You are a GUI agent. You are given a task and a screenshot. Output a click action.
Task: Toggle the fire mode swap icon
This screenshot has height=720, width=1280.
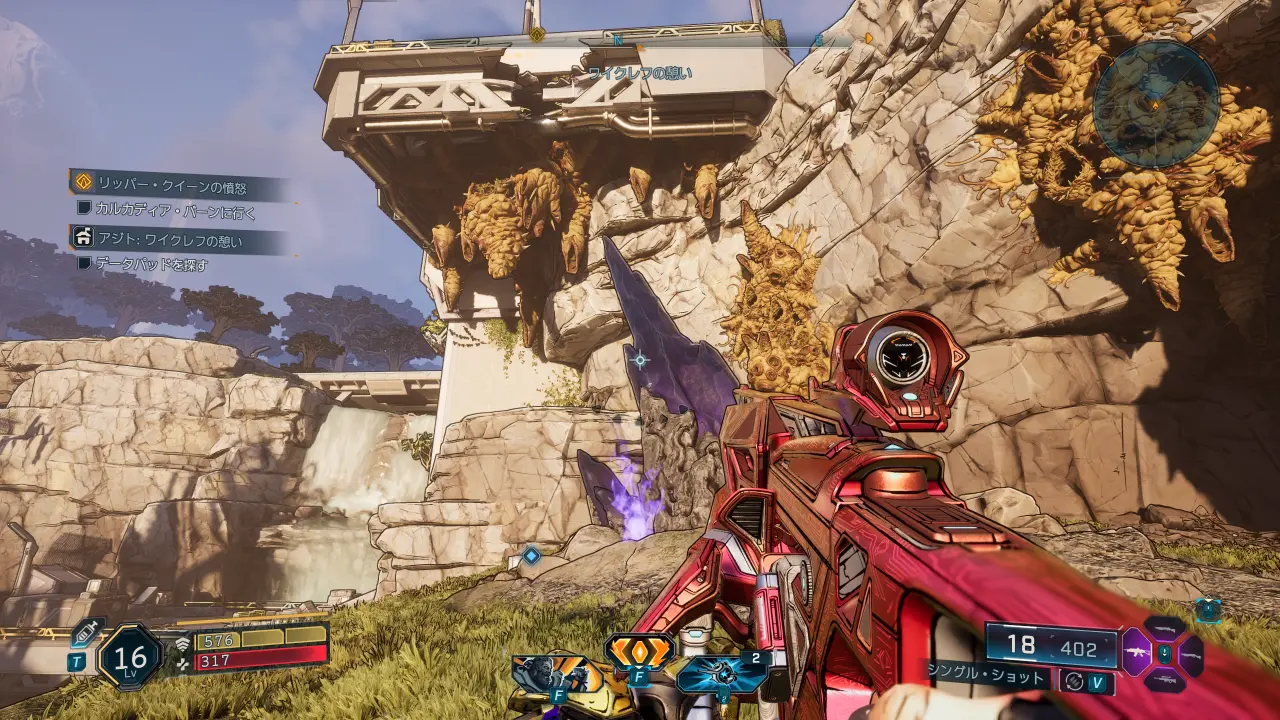pyautogui.click(x=1074, y=680)
